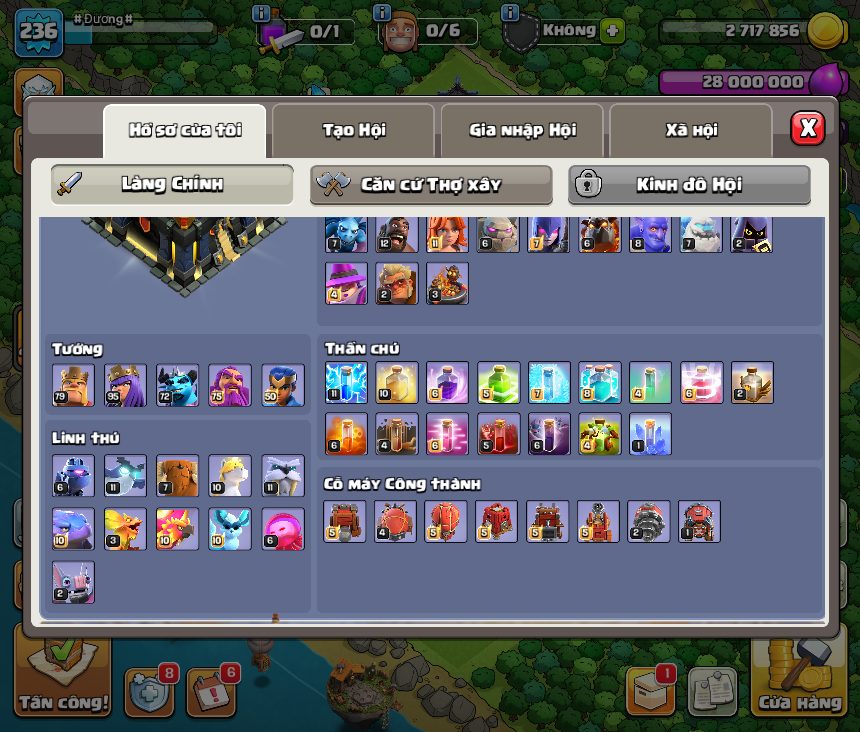The image size is (860, 732).
Task: Select the Xã hội tab
Action: point(691,130)
